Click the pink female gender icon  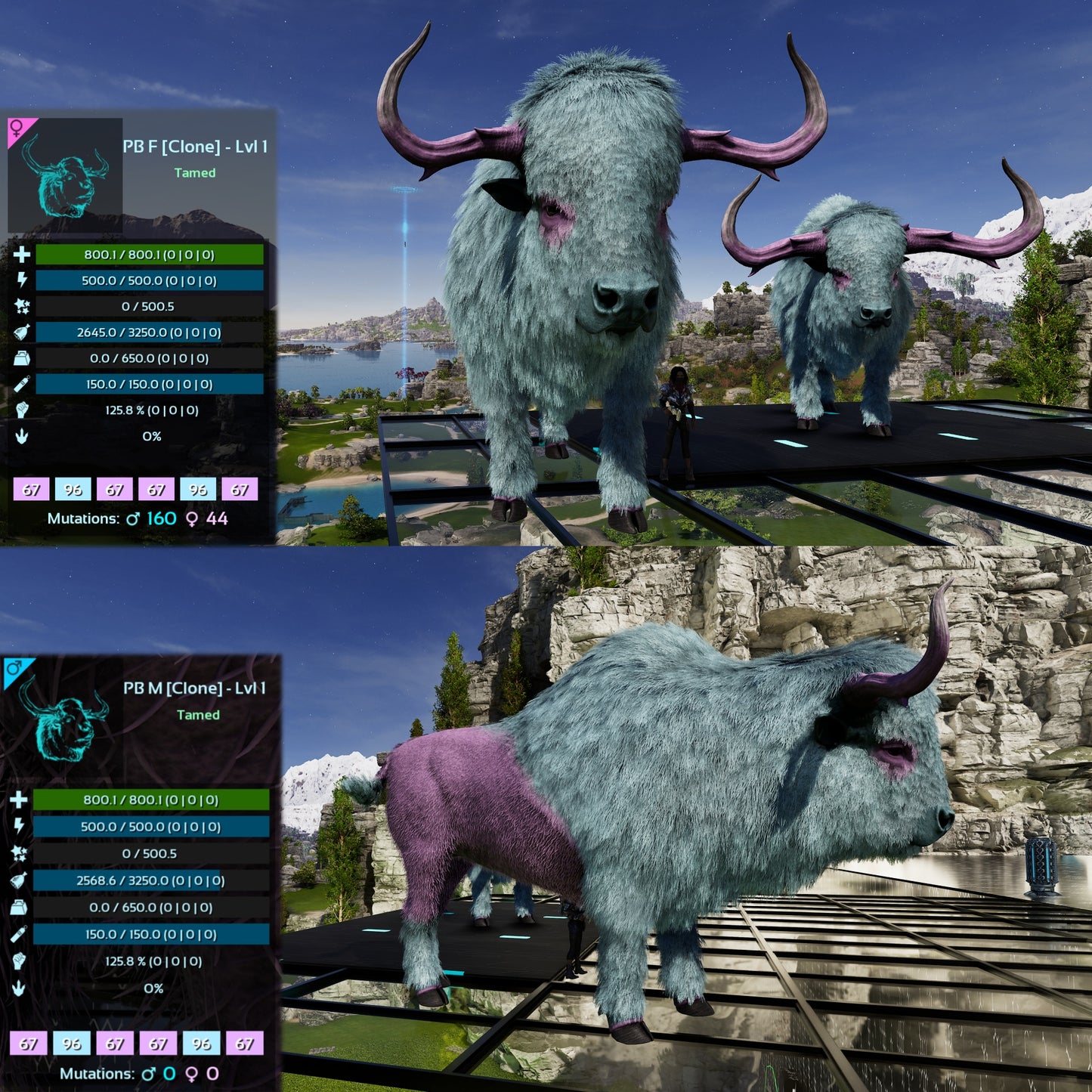(x=17, y=128)
